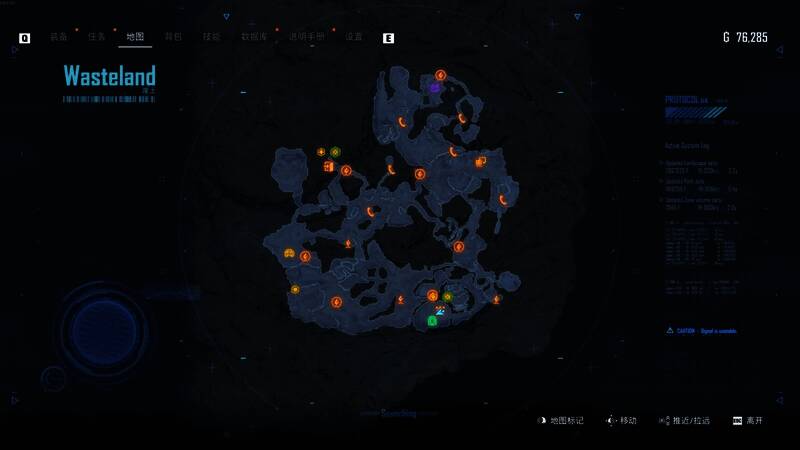Open the 数据库 database tab
The image size is (800, 450).
click(x=254, y=37)
